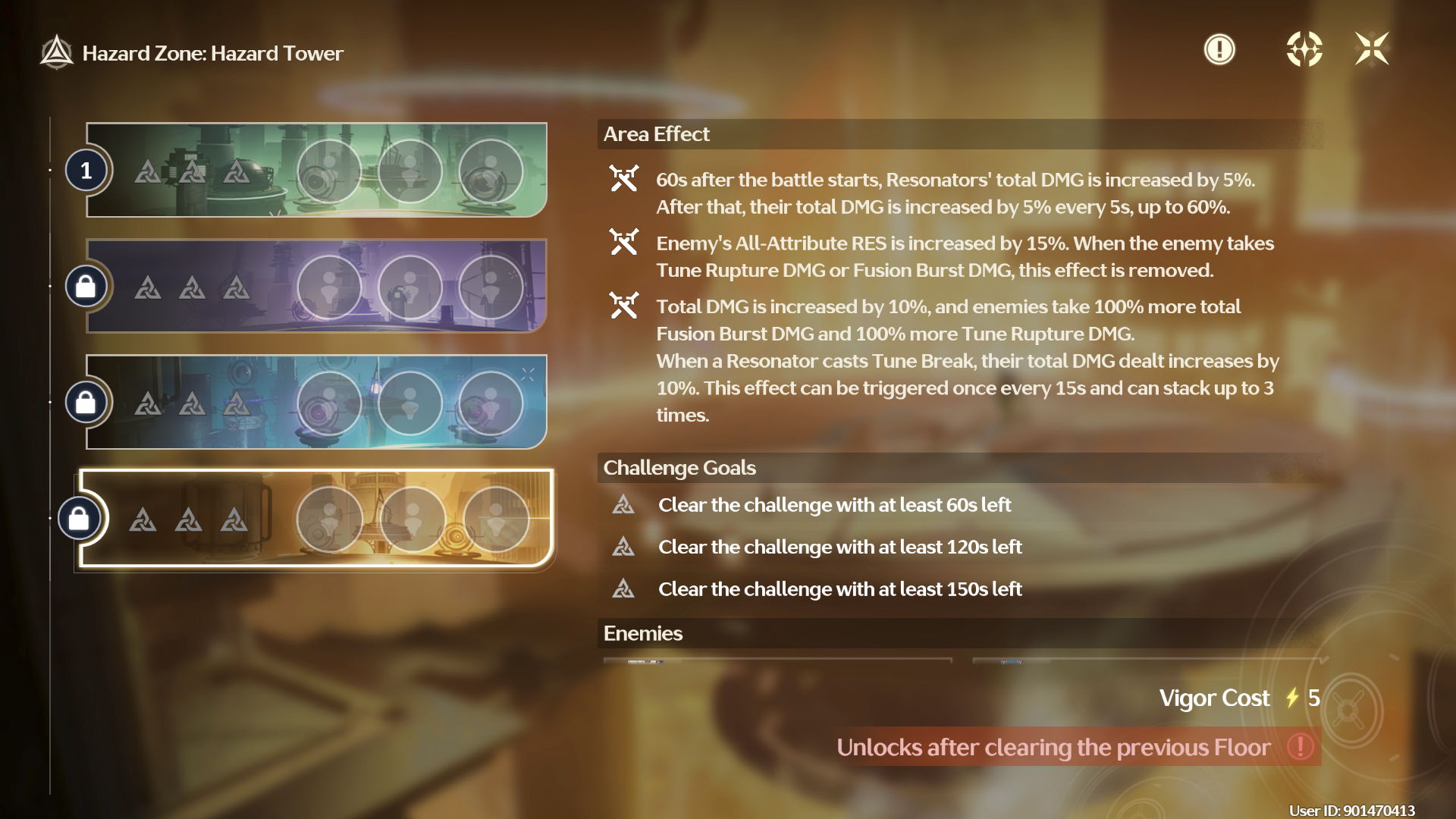Open the exclamation mark info button
This screenshot has width=1456, height=819.
click(1219, 50)
